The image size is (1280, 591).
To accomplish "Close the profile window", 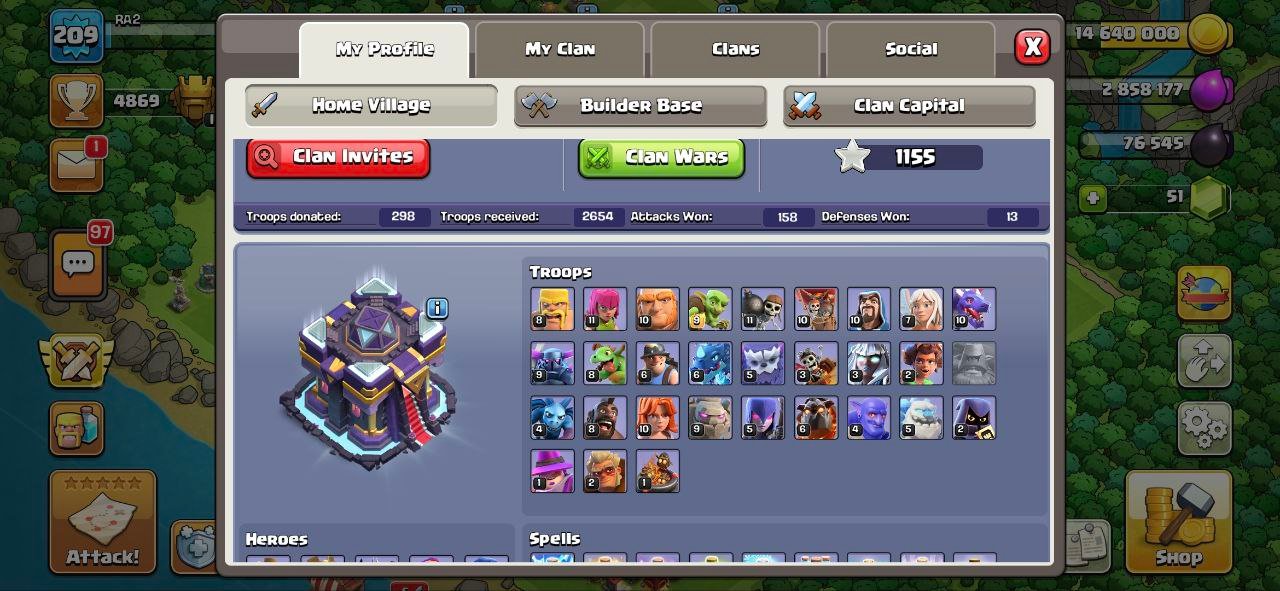I will click(1032, 47).
